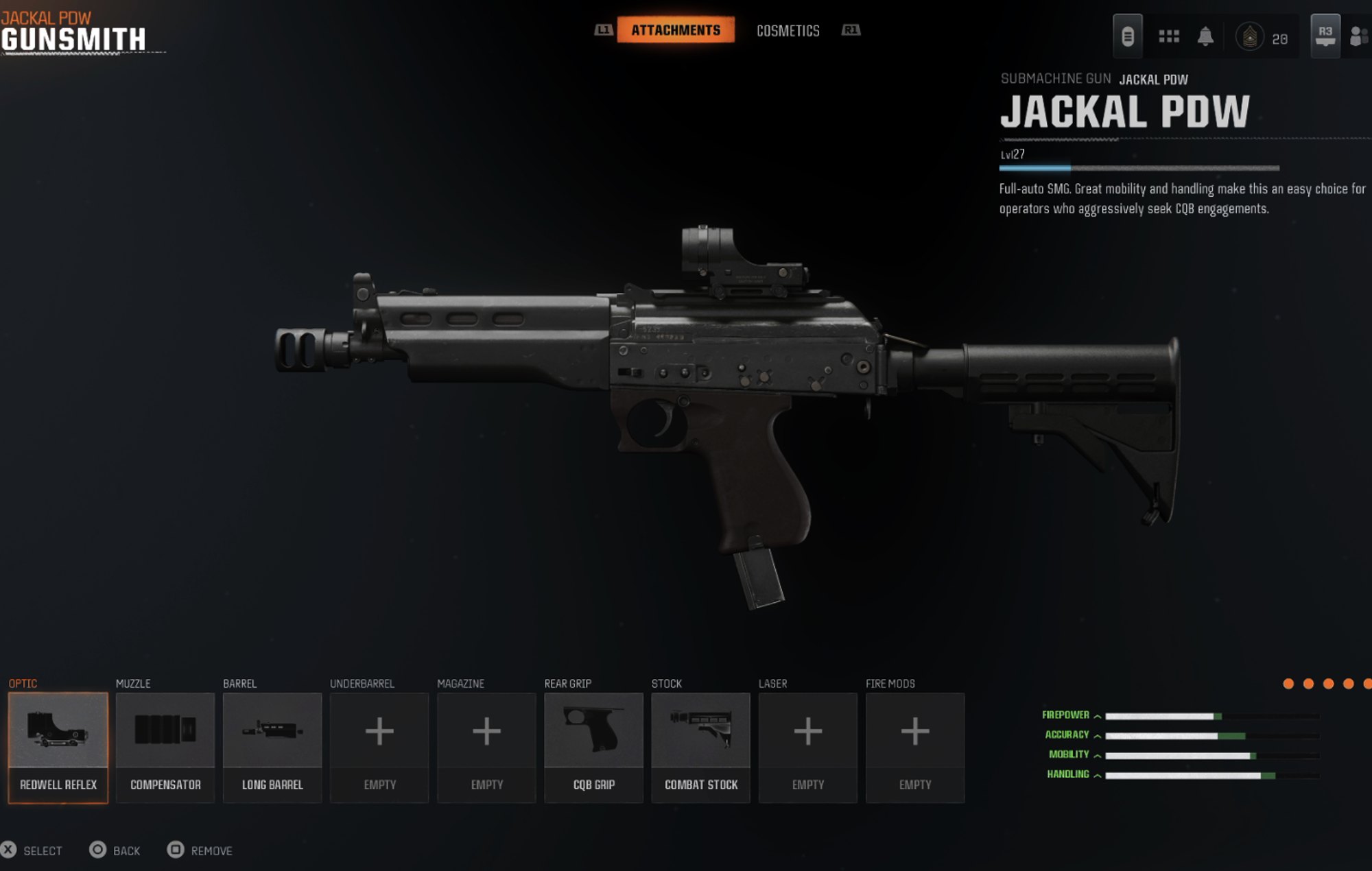Screen dimensions: 1372x871
Task: Open the Attachments tab
Action: click(x=676, y=30)
